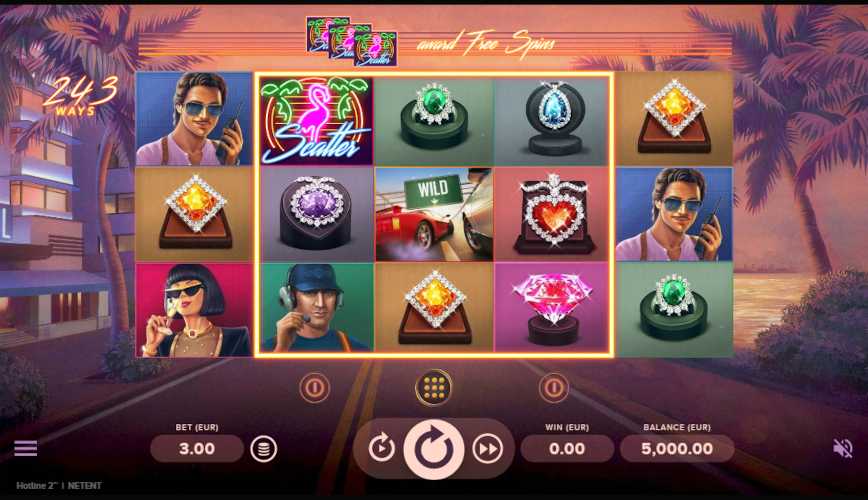Spin the reels with the main spin button
The image size is (868, 500).
click(x=434, y=449)
